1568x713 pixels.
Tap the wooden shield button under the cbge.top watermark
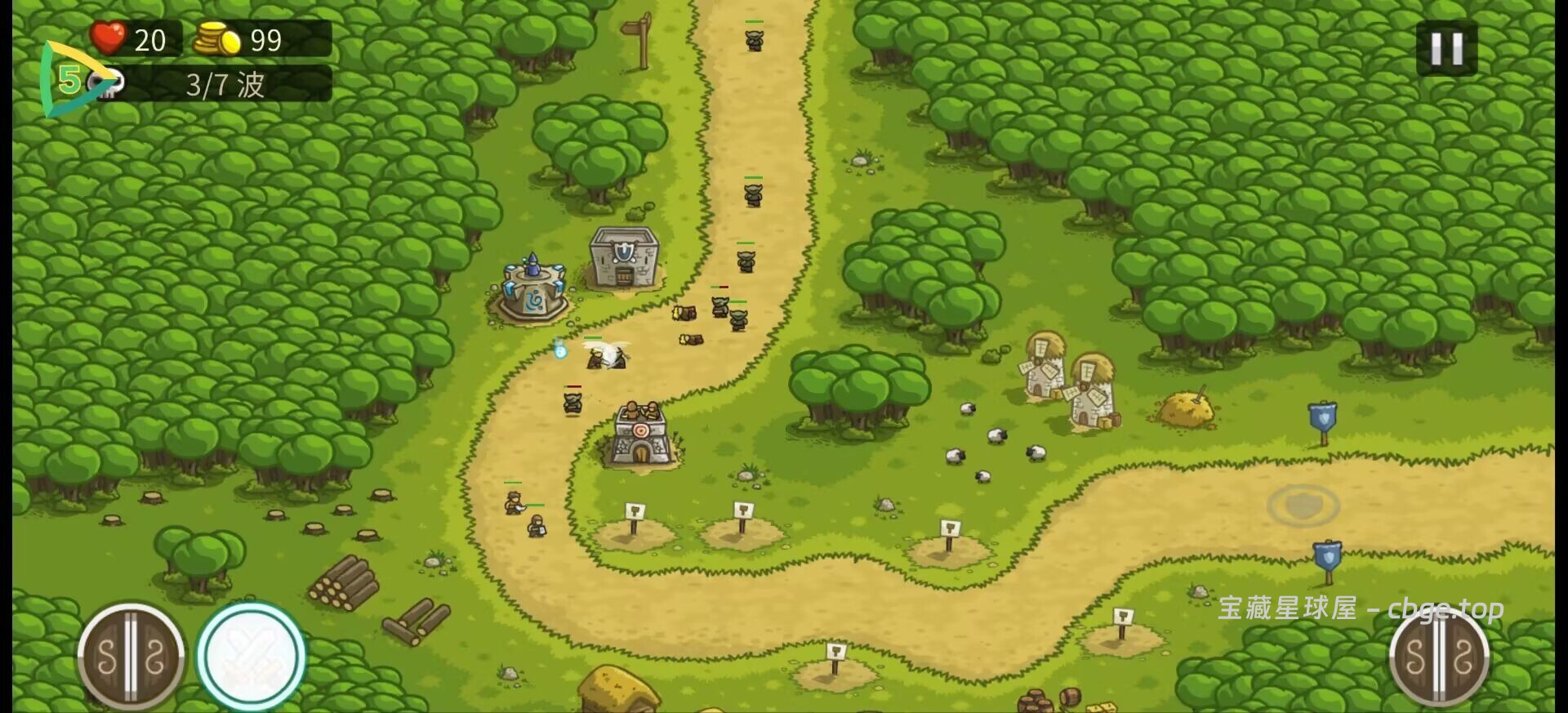1439,657
